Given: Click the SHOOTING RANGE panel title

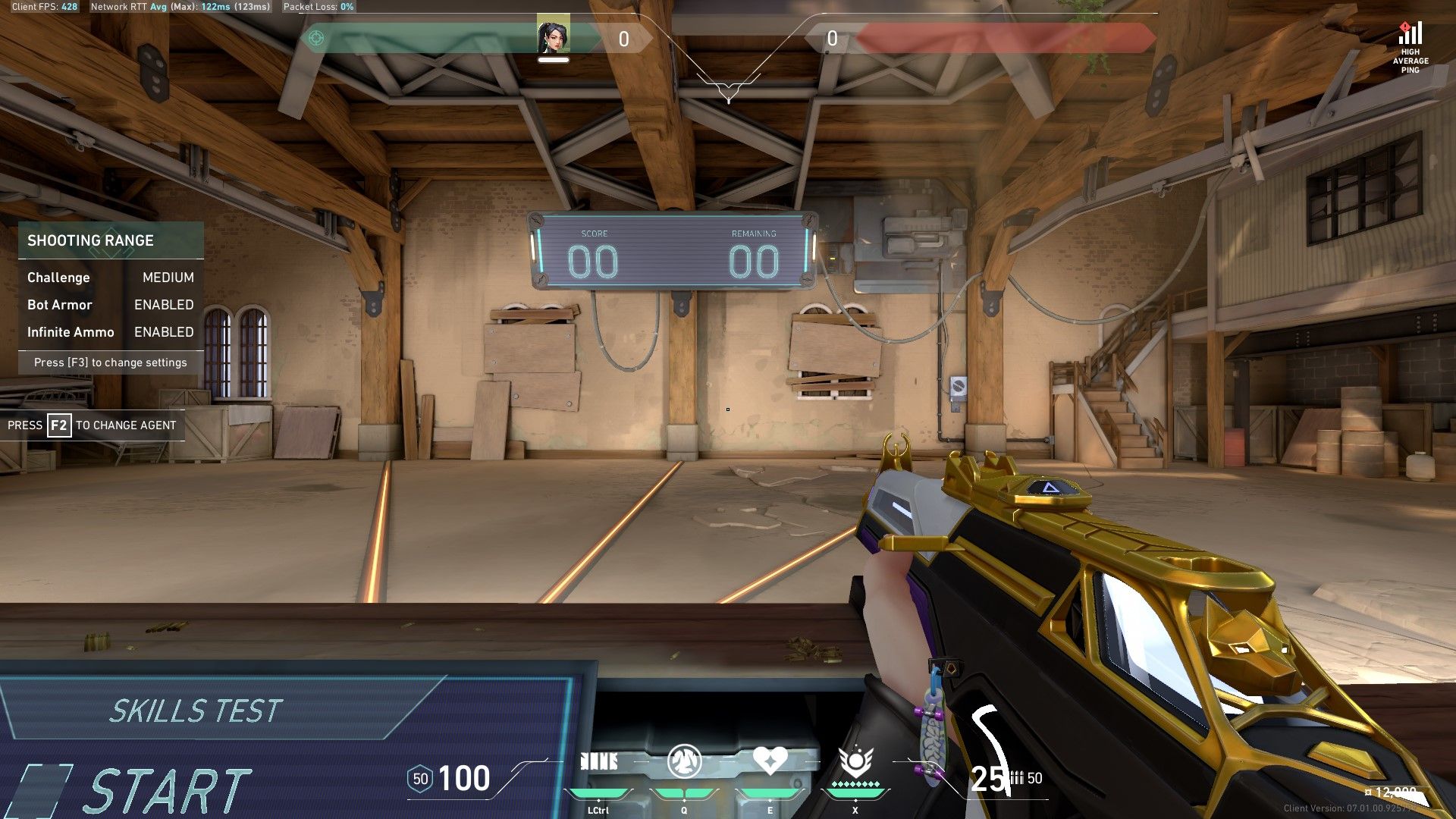Looking at the screenshot, I should pos(91,241).
